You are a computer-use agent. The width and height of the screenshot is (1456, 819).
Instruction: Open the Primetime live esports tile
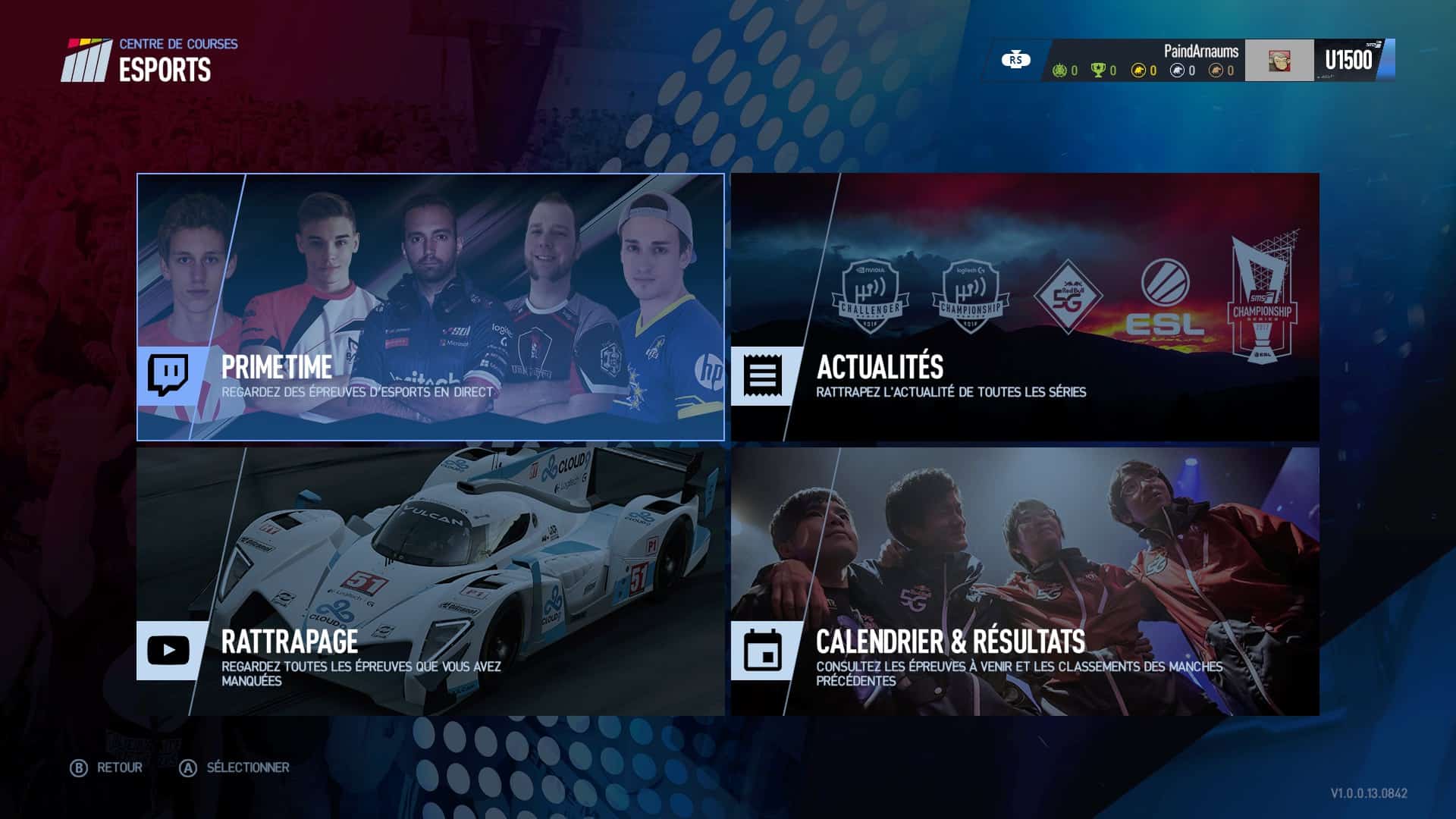[430, 307]
